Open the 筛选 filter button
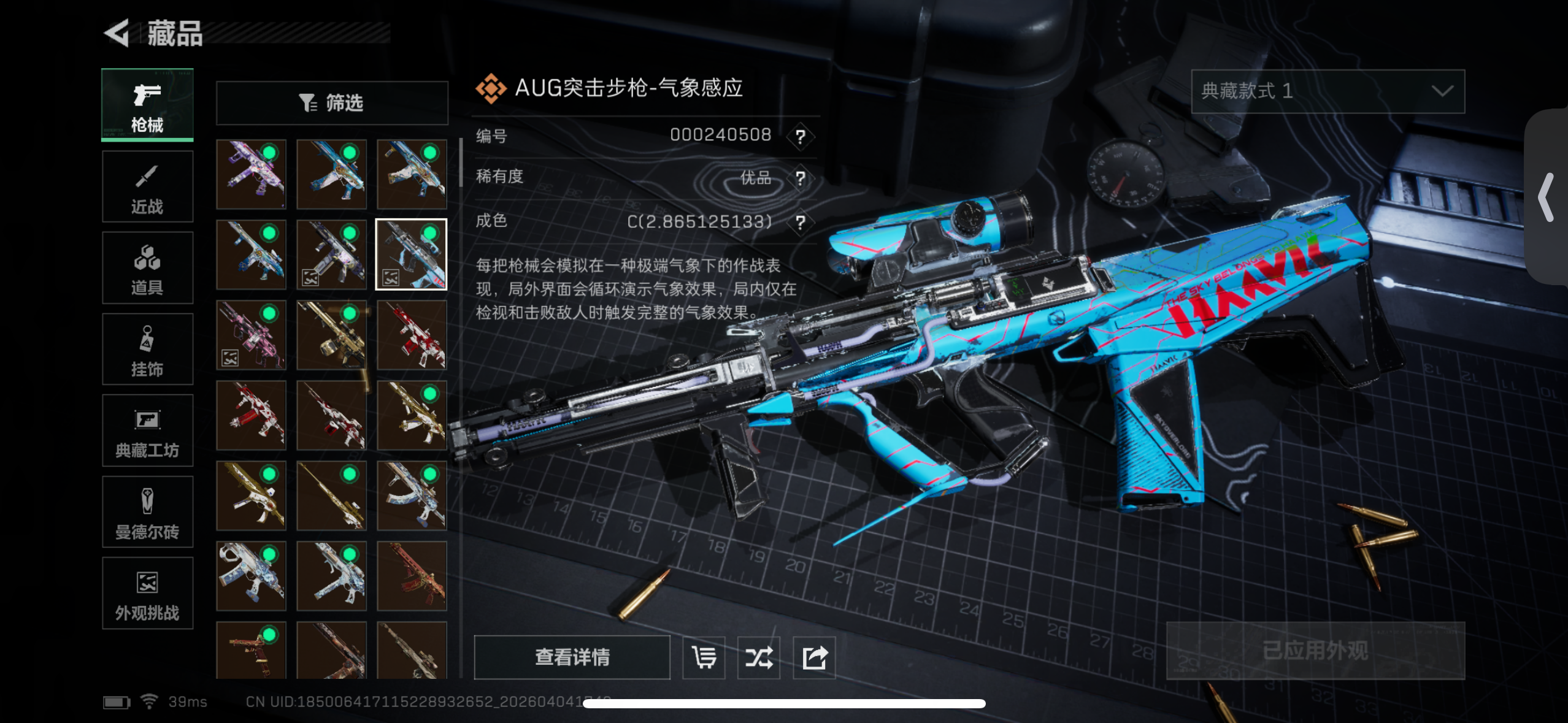This screenshot has width=1568, height=723. (332, 103)
